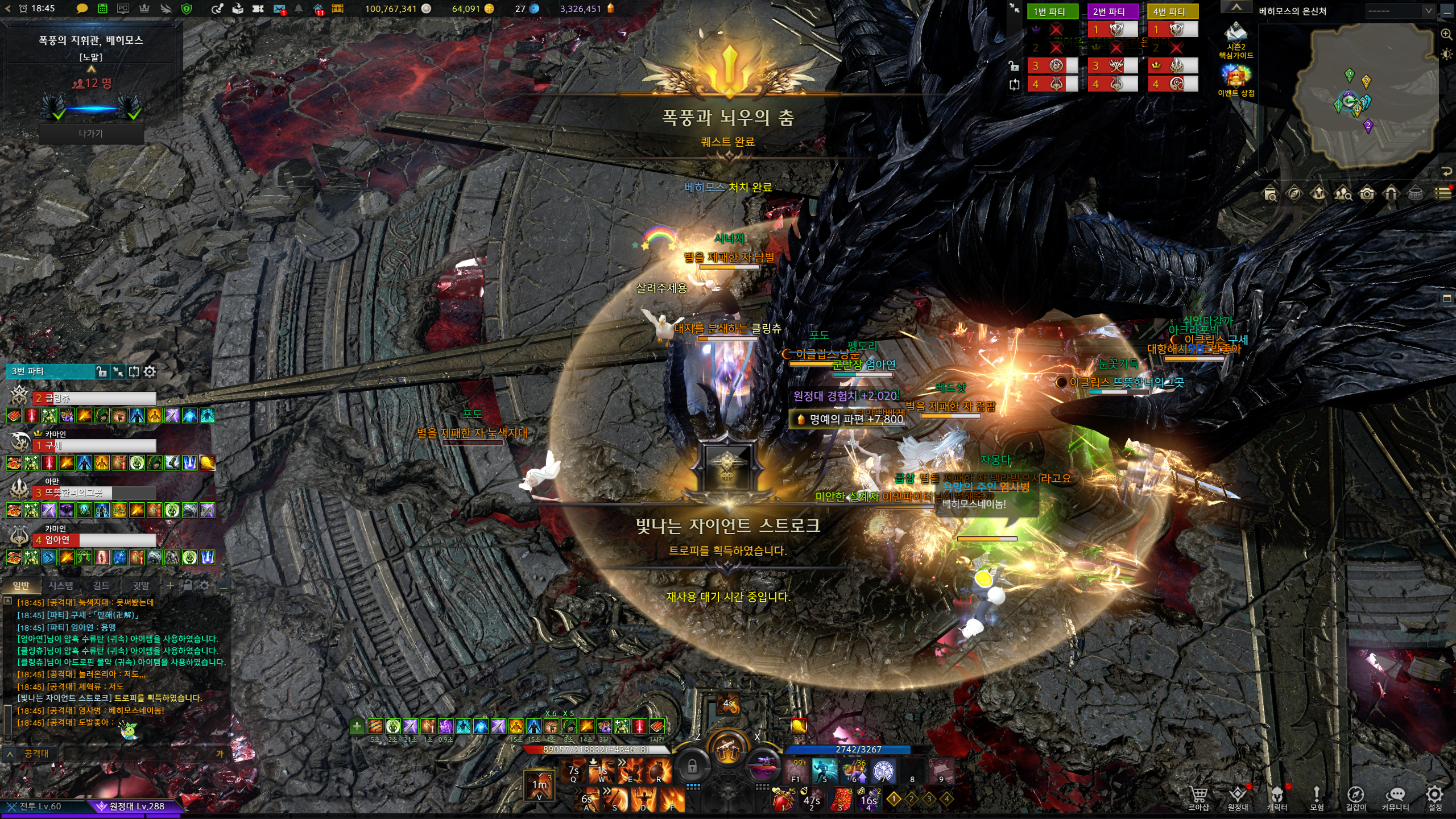1456x819 pixels.
Task: Select the 1번 파티 raid frame header
Action: tap(1053, 11)
